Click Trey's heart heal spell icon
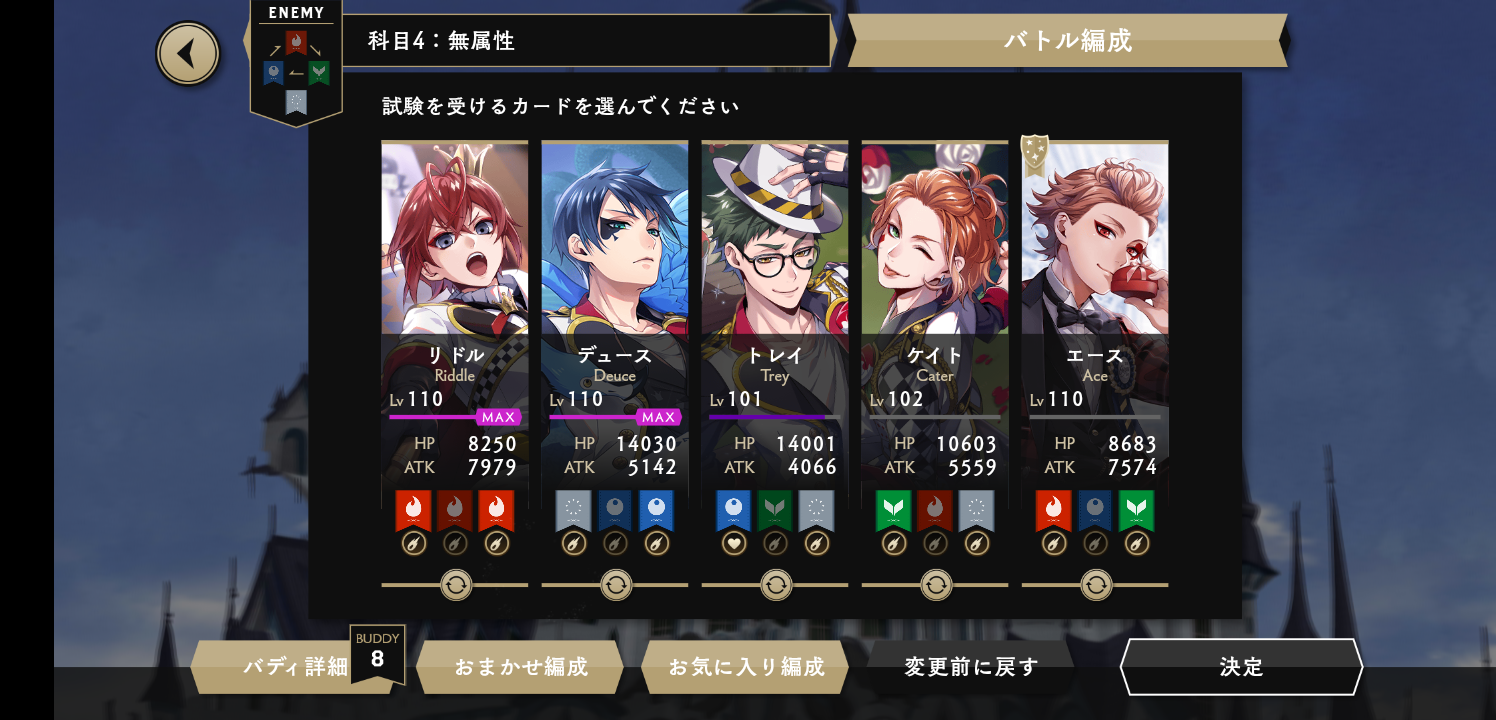This screenshot has width=1496, height=720. pos(734,543)
